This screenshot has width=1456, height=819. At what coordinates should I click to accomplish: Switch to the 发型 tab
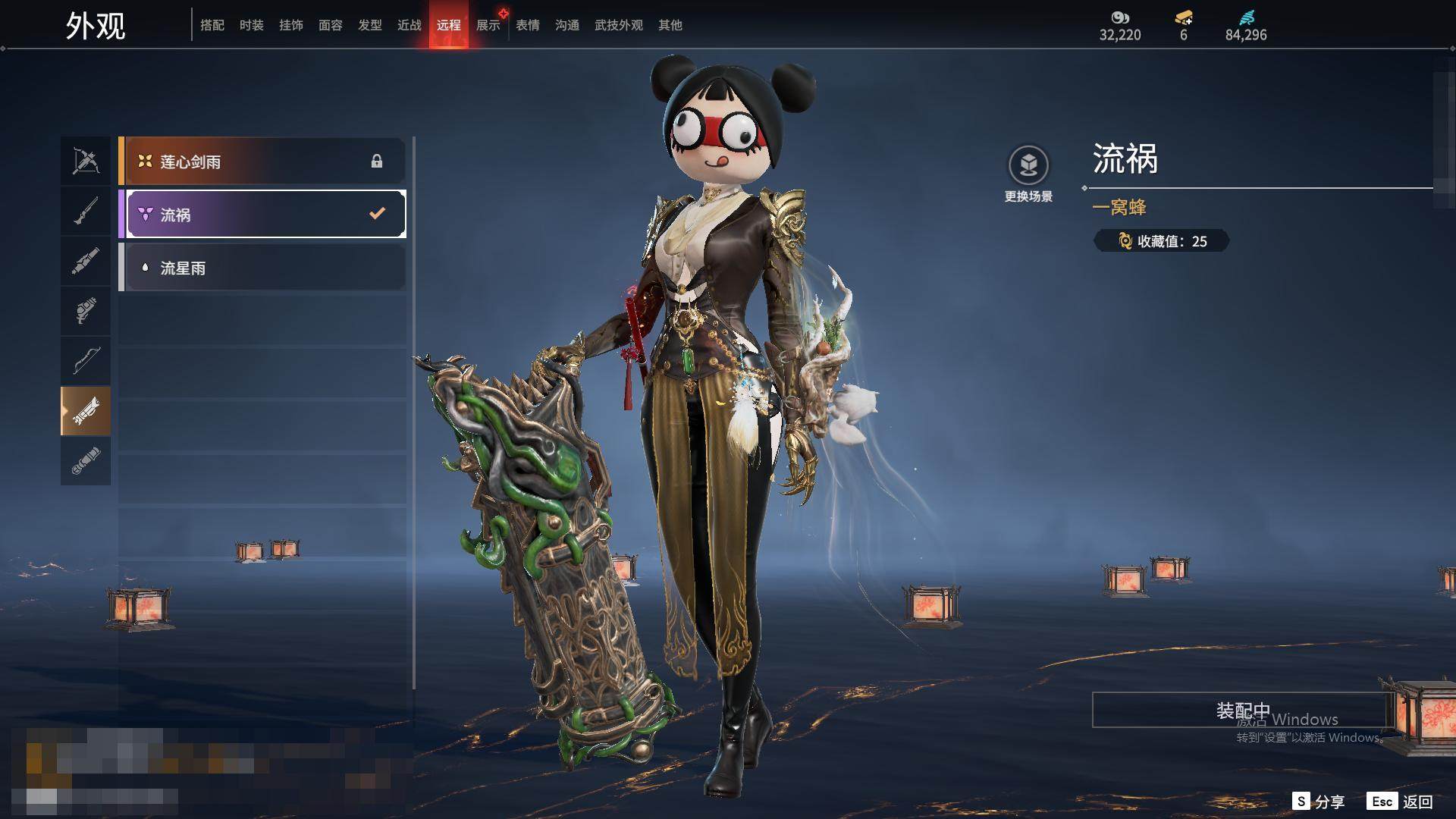click(370, 25)
